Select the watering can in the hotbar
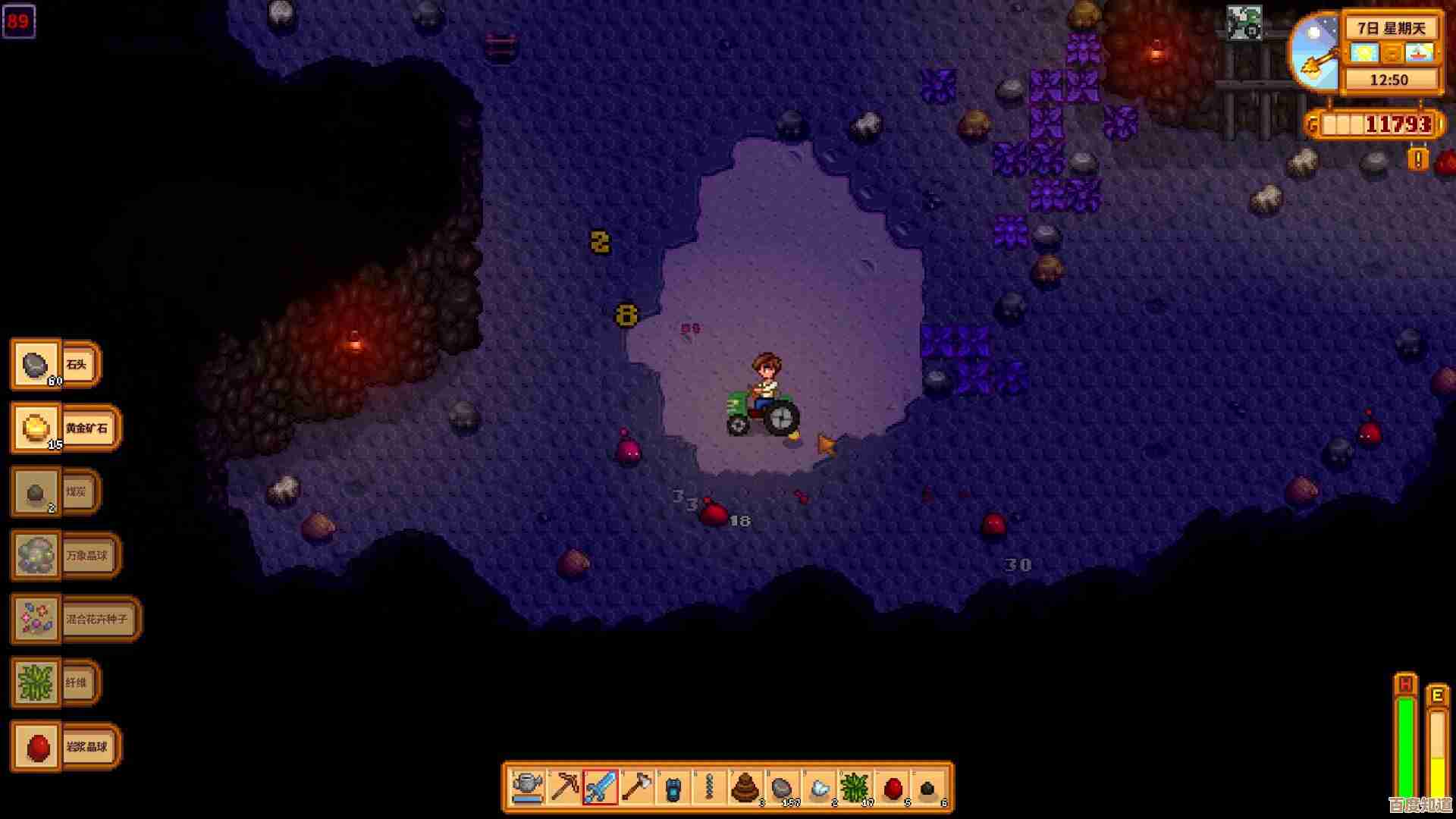Viewport: 1456px width, 819px height. [528, 788]
